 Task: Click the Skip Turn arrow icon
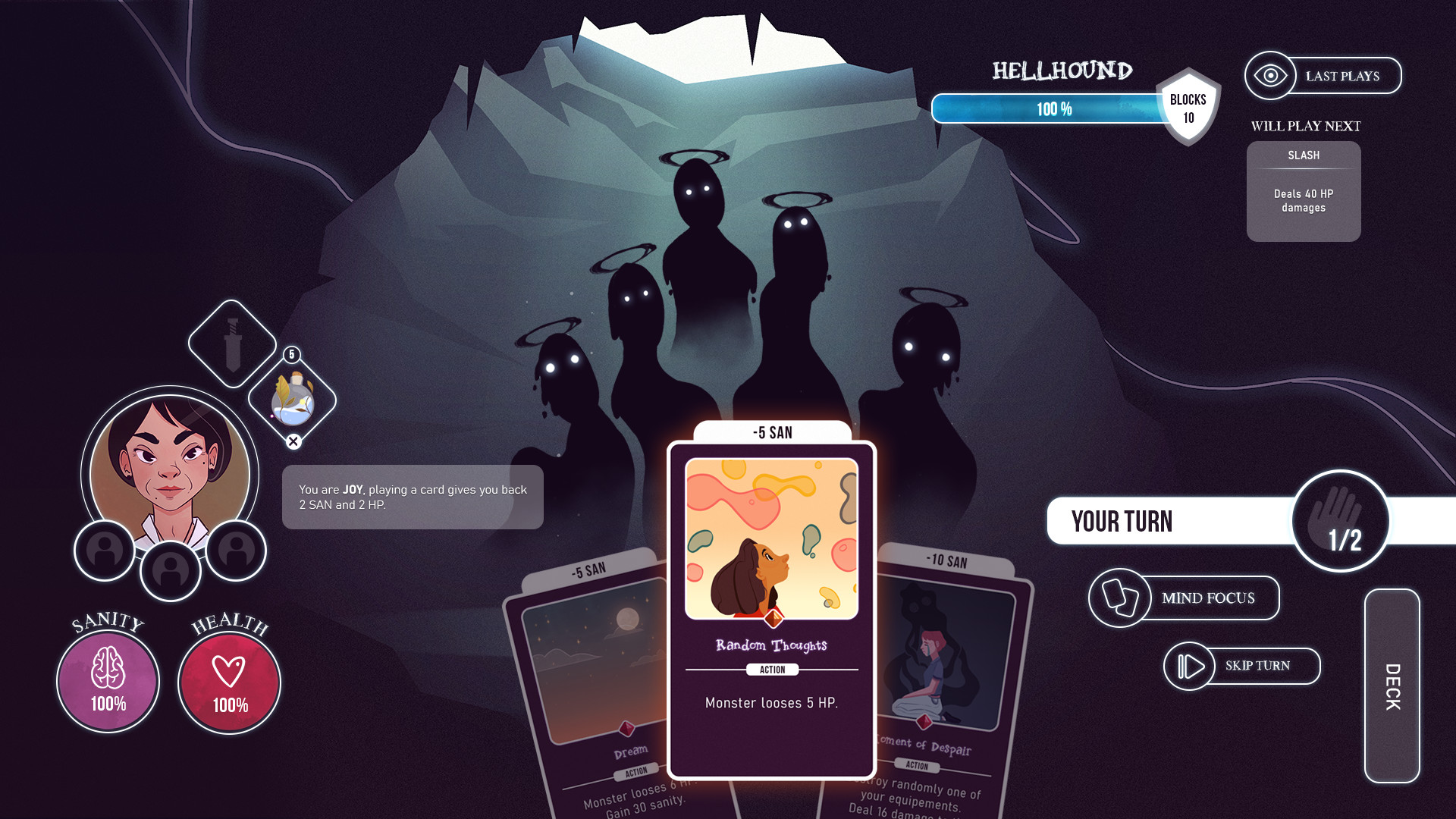coord(1189,666)
